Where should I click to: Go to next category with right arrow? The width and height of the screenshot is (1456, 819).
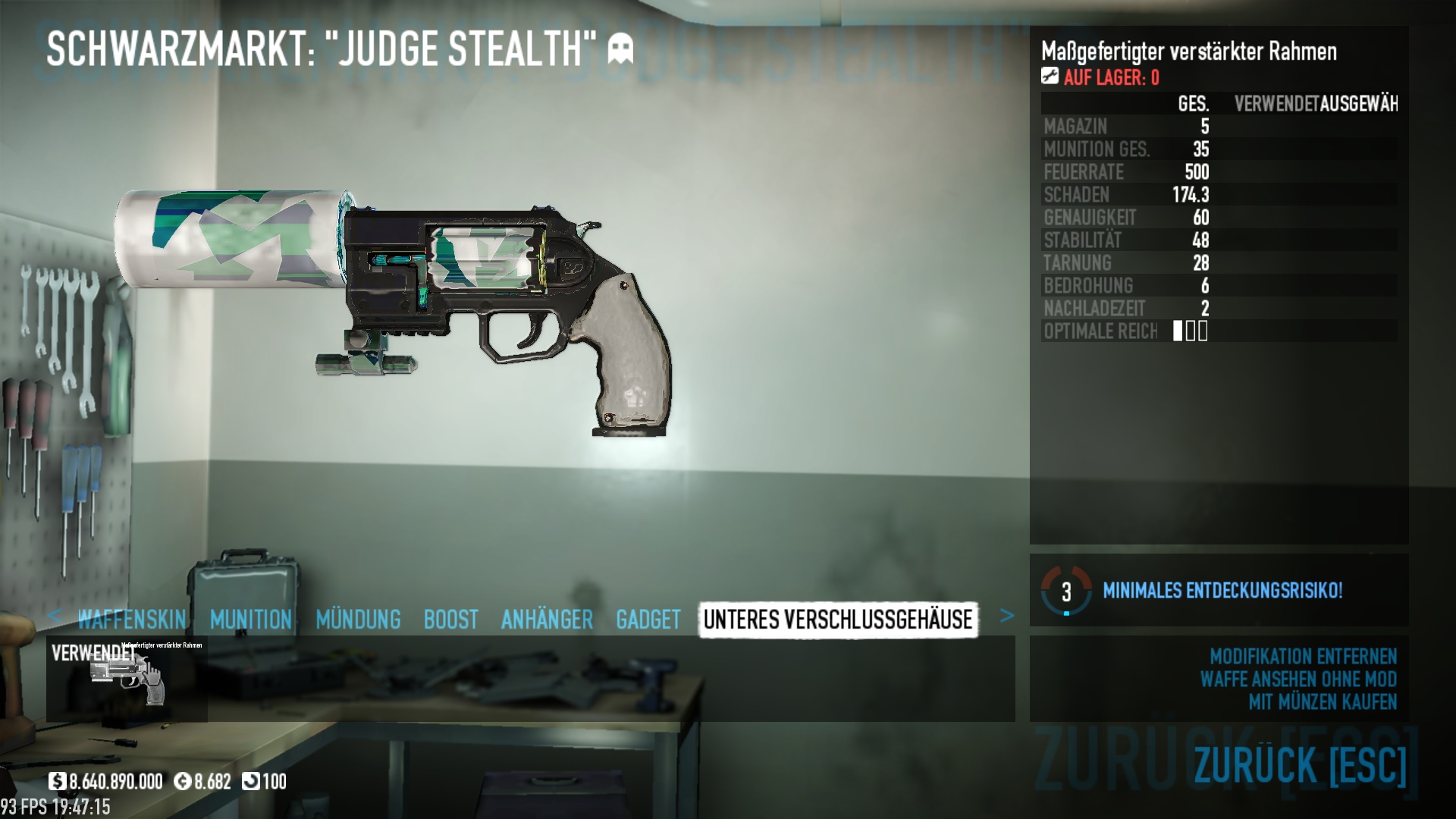pyautogui.click(x=1006, y=616)
